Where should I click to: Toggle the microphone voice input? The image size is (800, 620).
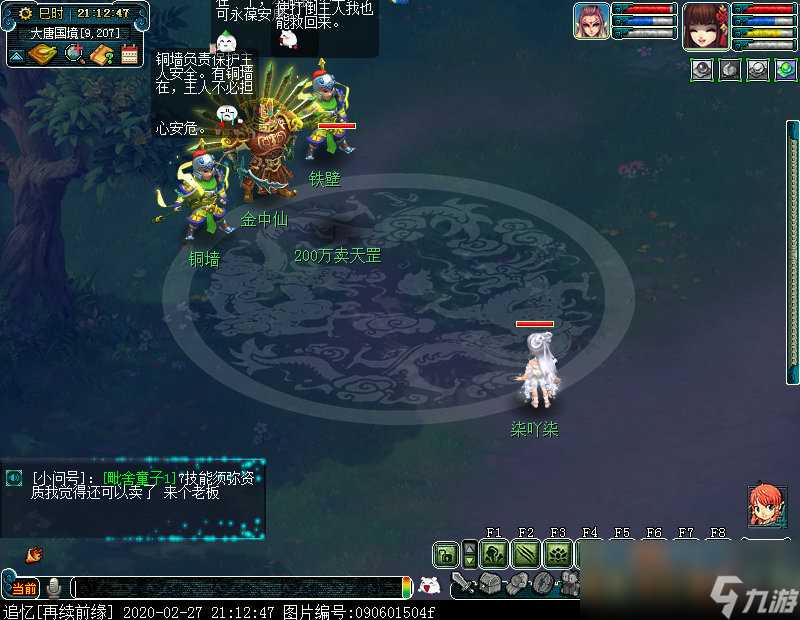(x=54, y=587)
